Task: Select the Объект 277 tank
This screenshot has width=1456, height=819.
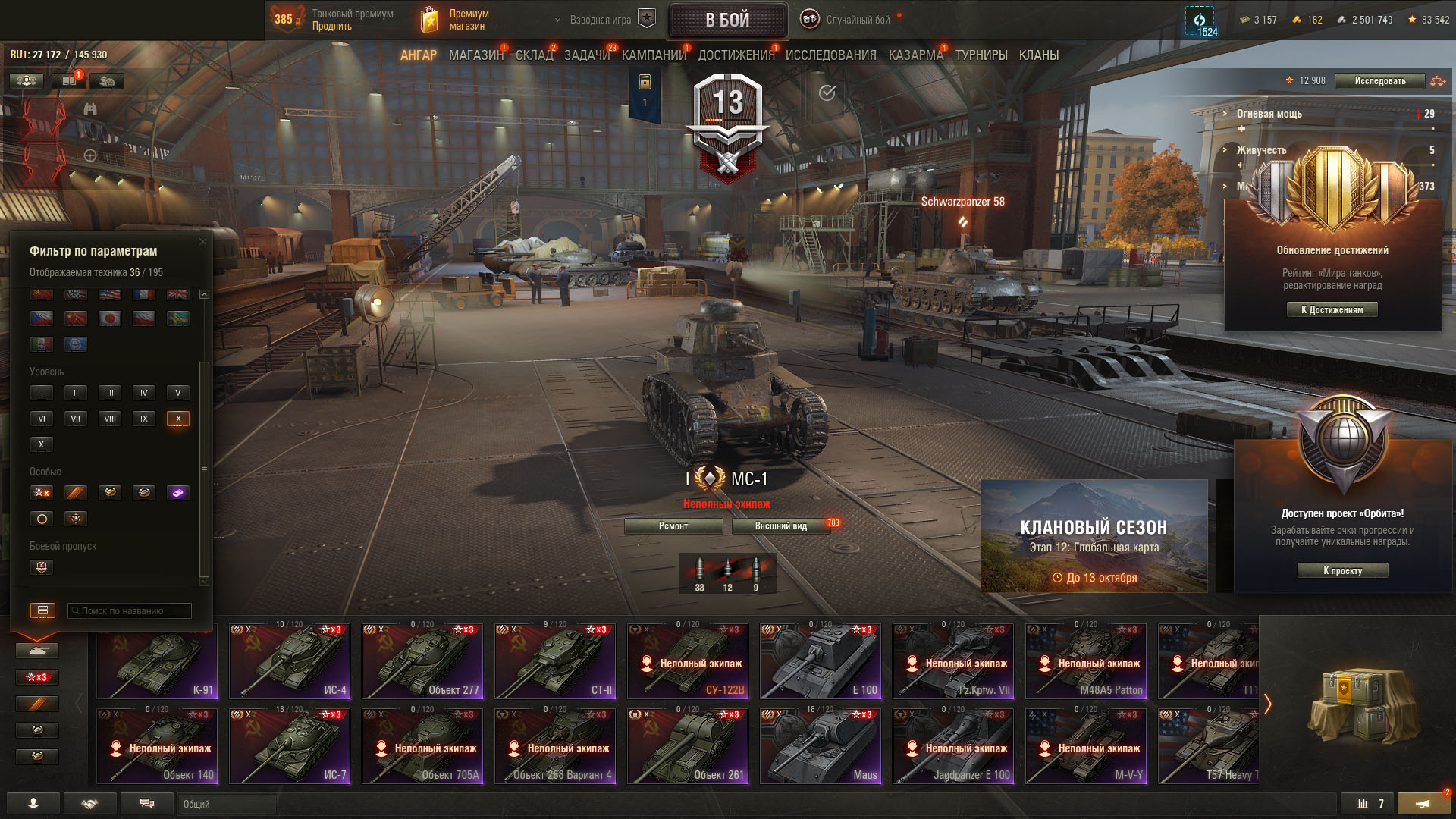Action: tap(422, 661)
